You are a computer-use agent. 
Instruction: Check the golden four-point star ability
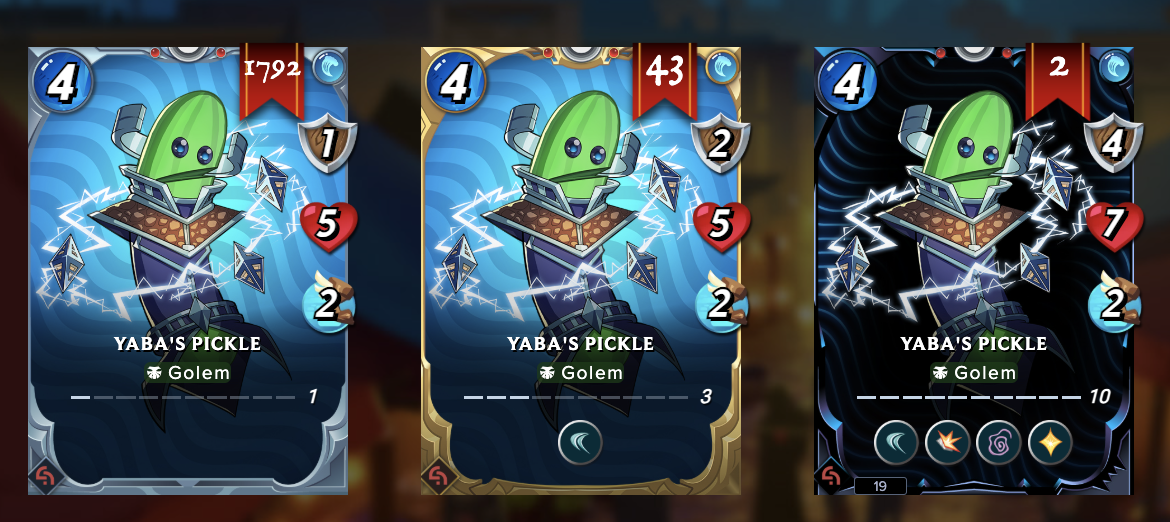(1048, 441)
